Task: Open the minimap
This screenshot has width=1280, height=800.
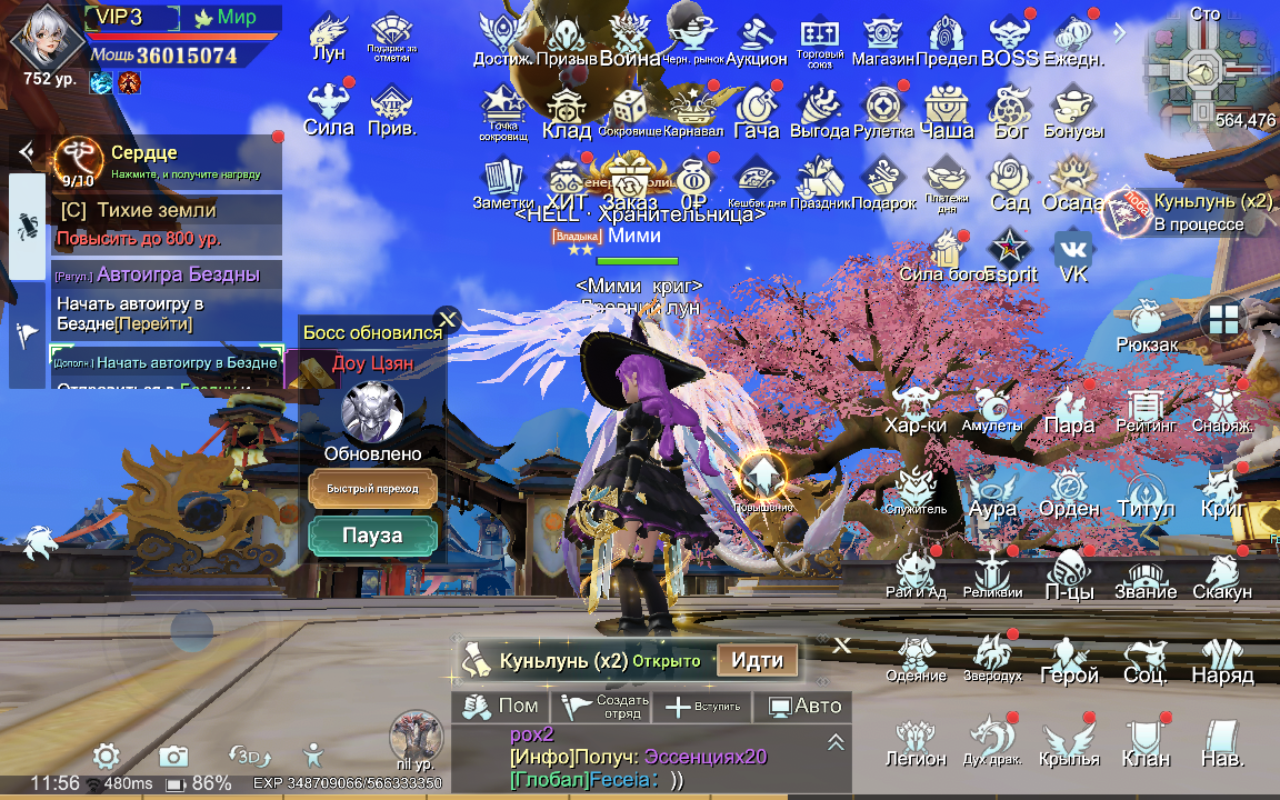Action: coord(1204,72)
